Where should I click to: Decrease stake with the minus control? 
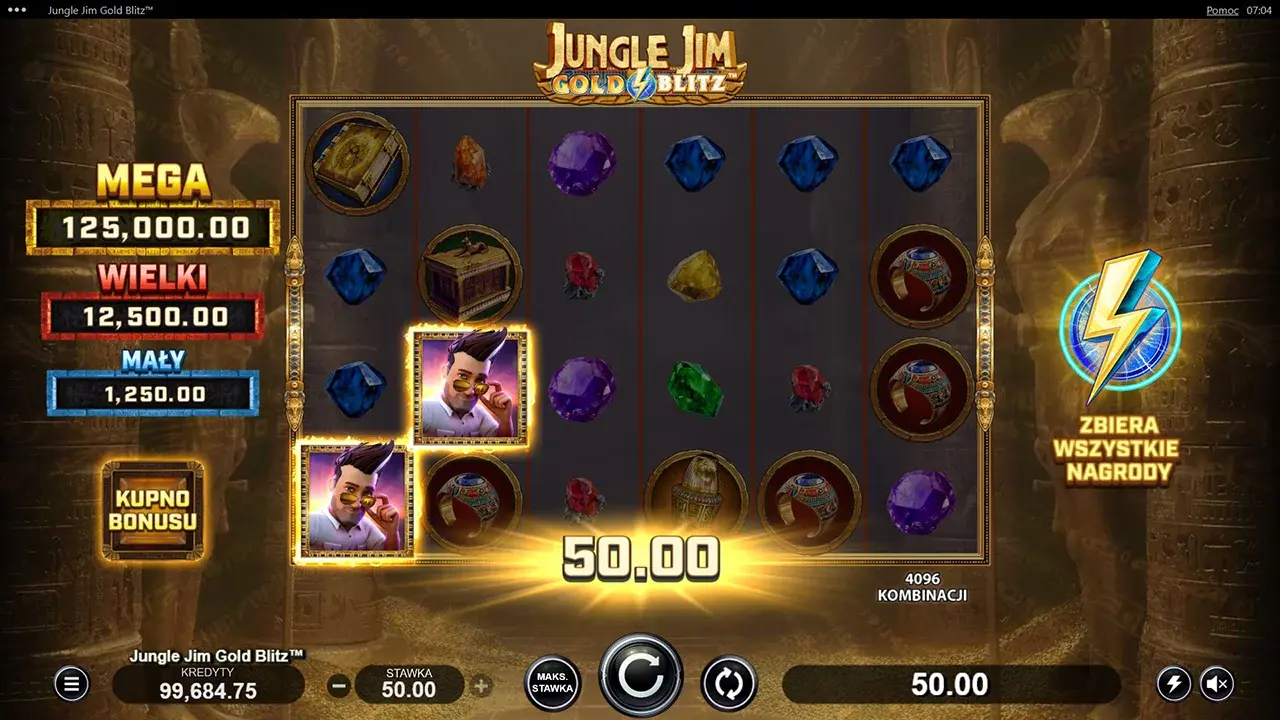point(337,685)
